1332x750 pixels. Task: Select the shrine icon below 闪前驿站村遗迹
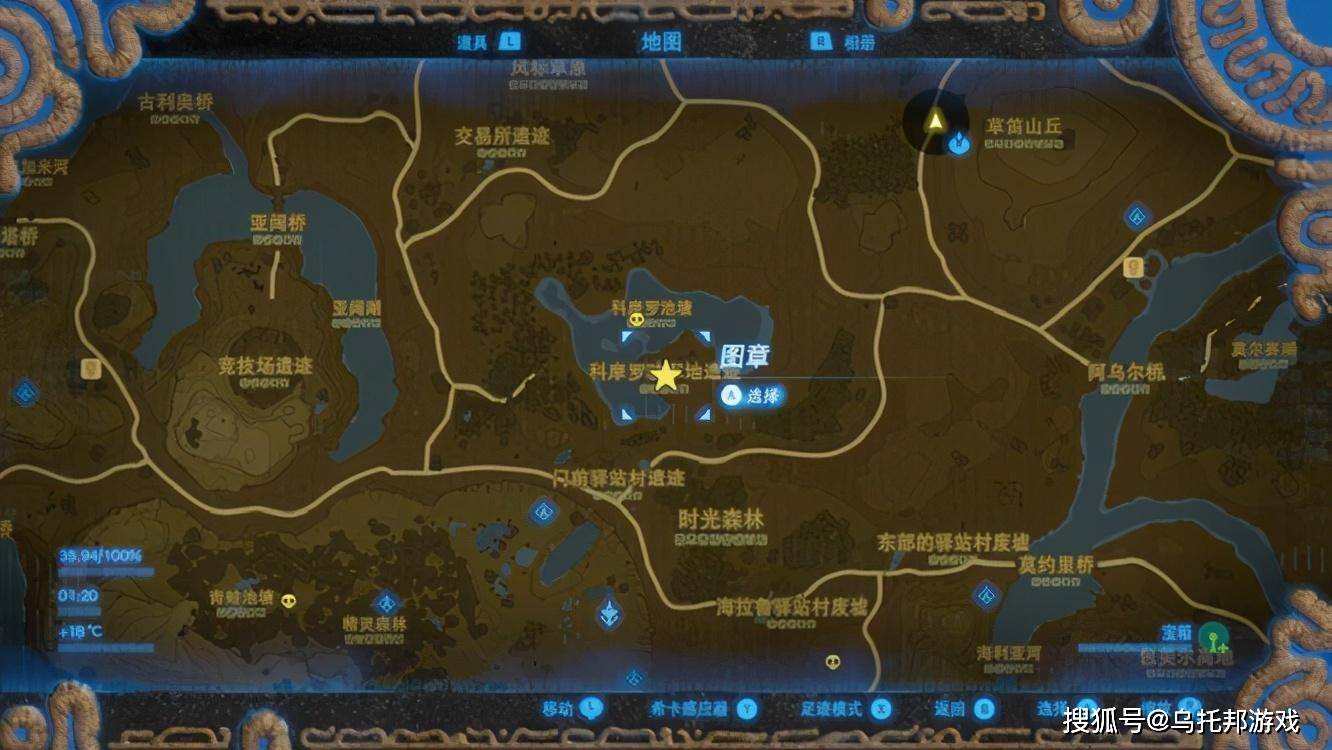[543, 512]
